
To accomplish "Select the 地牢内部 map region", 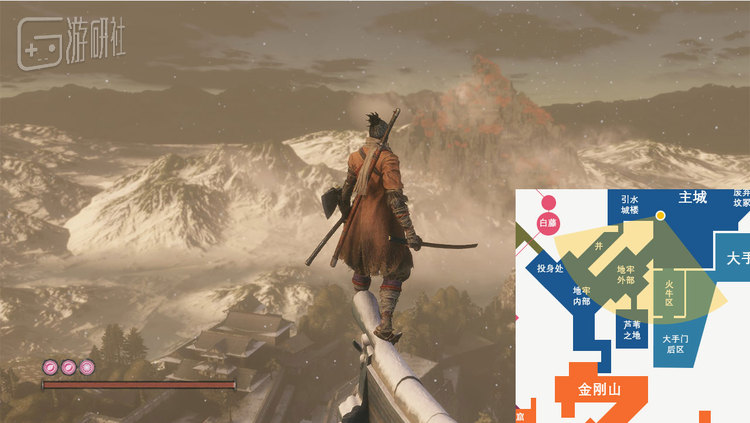I will (581, 295).
